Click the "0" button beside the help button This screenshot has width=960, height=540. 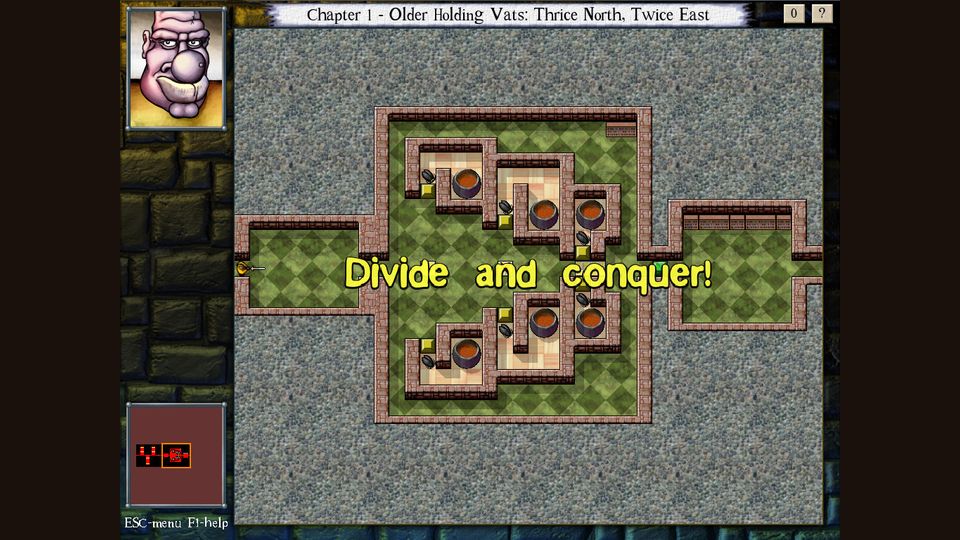[794, 14]
